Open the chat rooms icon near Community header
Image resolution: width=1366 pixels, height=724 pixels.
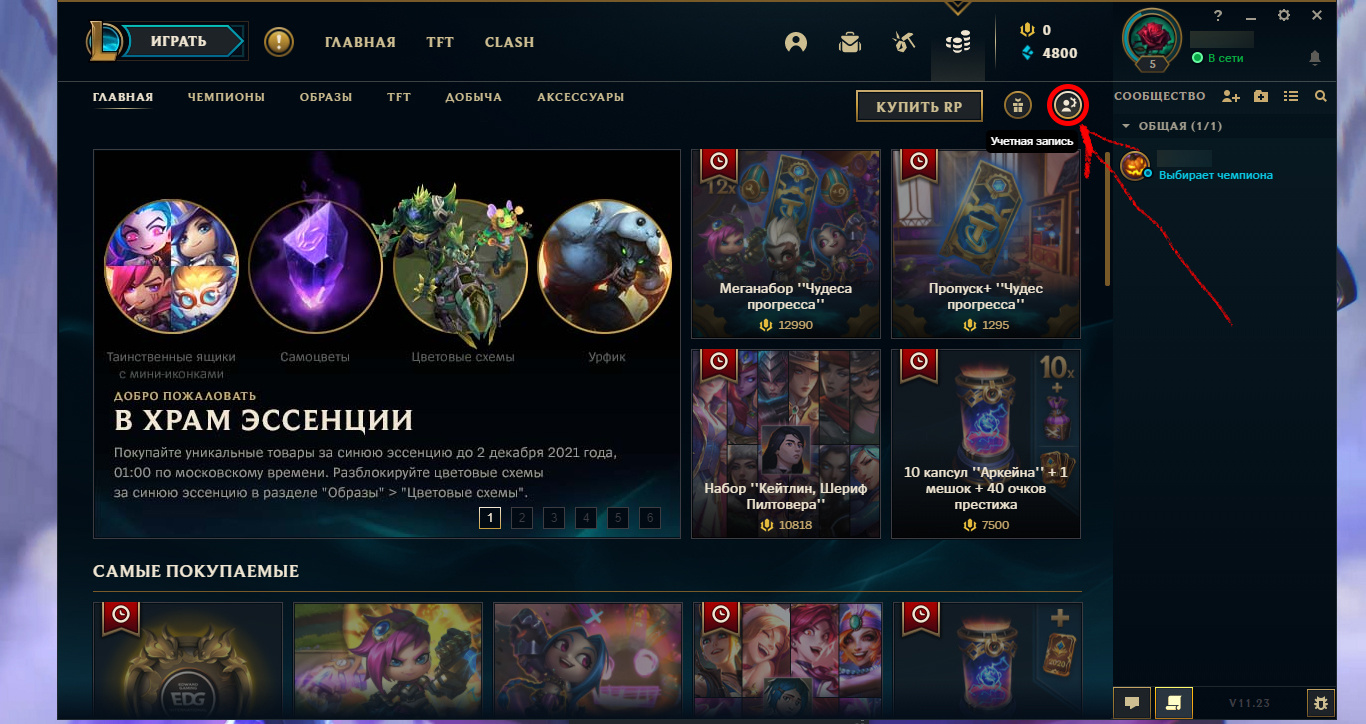coord(1261,96)
